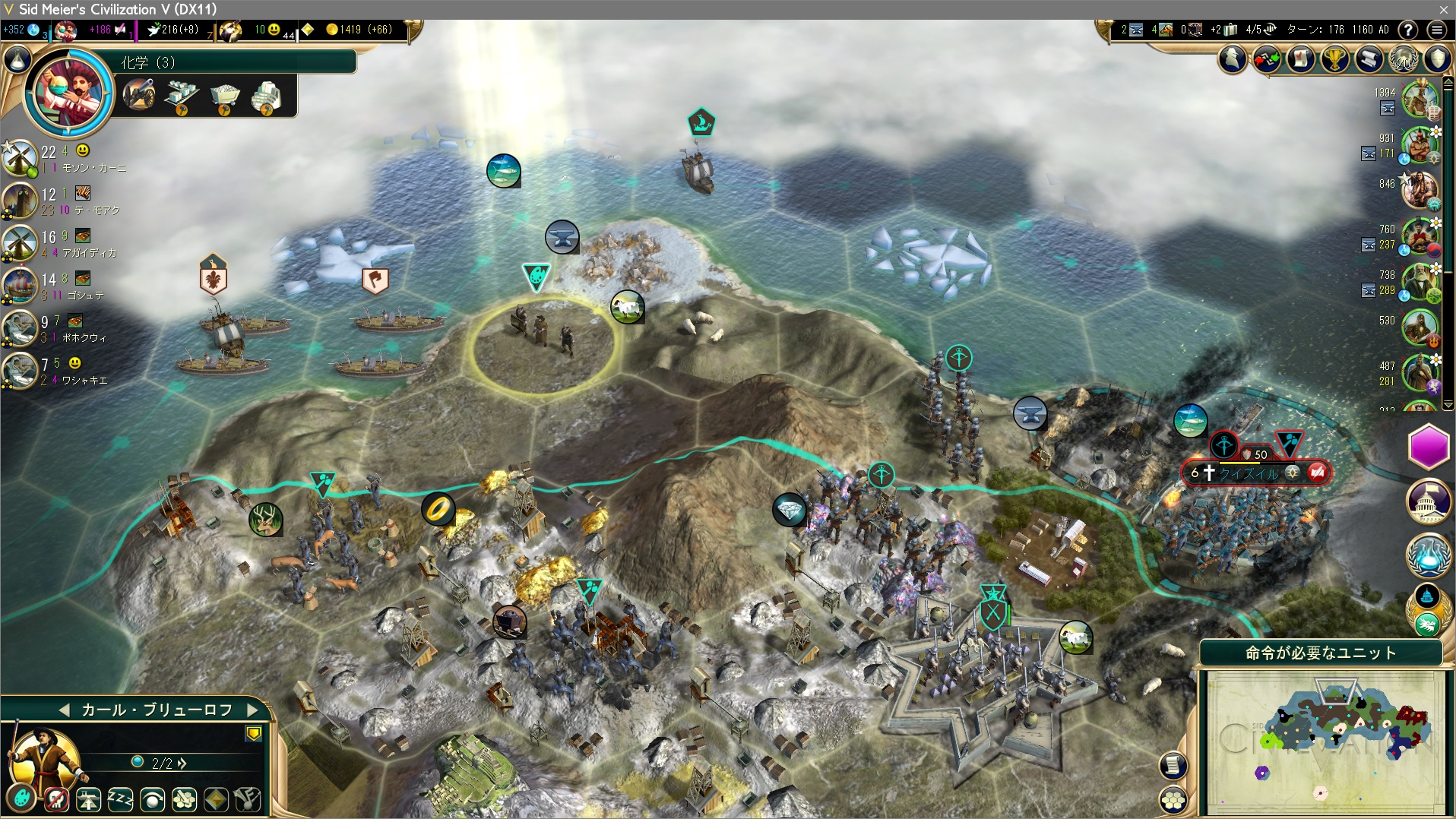This screenshot has width=1456, height=819.
Task: Close the Civilization V window
Action: click(x=1443, y=9)
